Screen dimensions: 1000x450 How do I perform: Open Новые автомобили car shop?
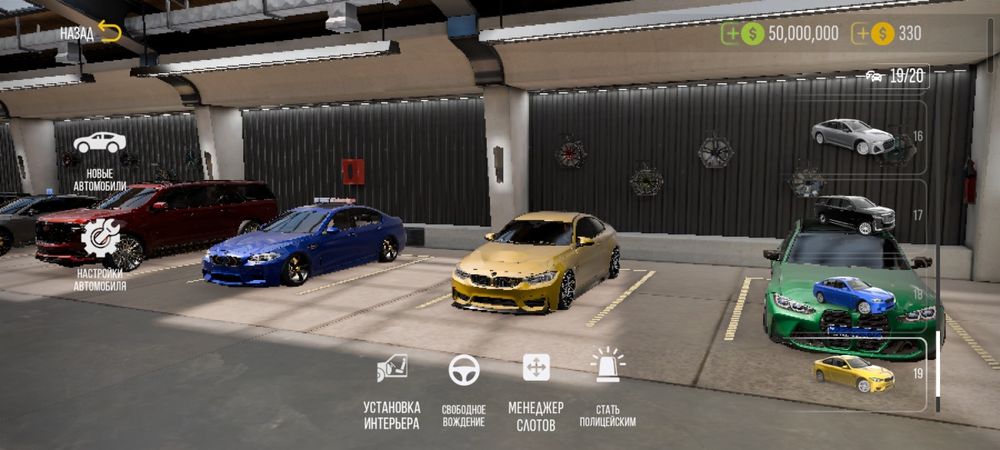click(99, 160)
